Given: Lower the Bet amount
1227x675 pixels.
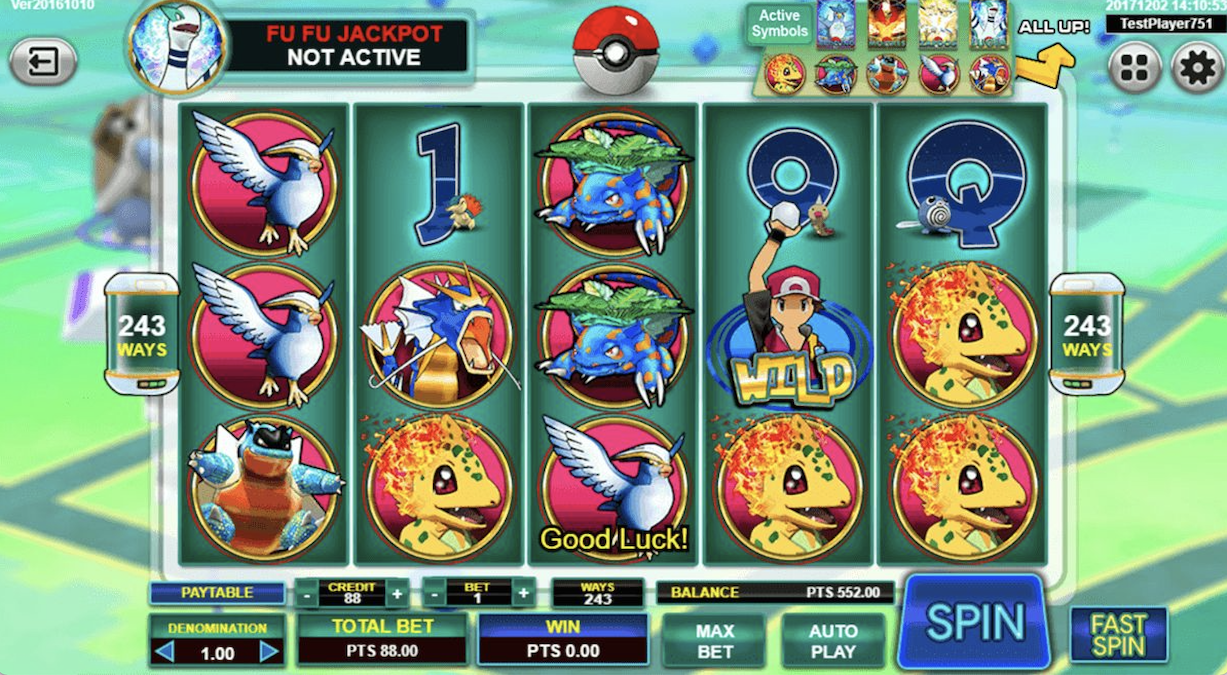Looking at the screenshot, I should coord(435,594).
